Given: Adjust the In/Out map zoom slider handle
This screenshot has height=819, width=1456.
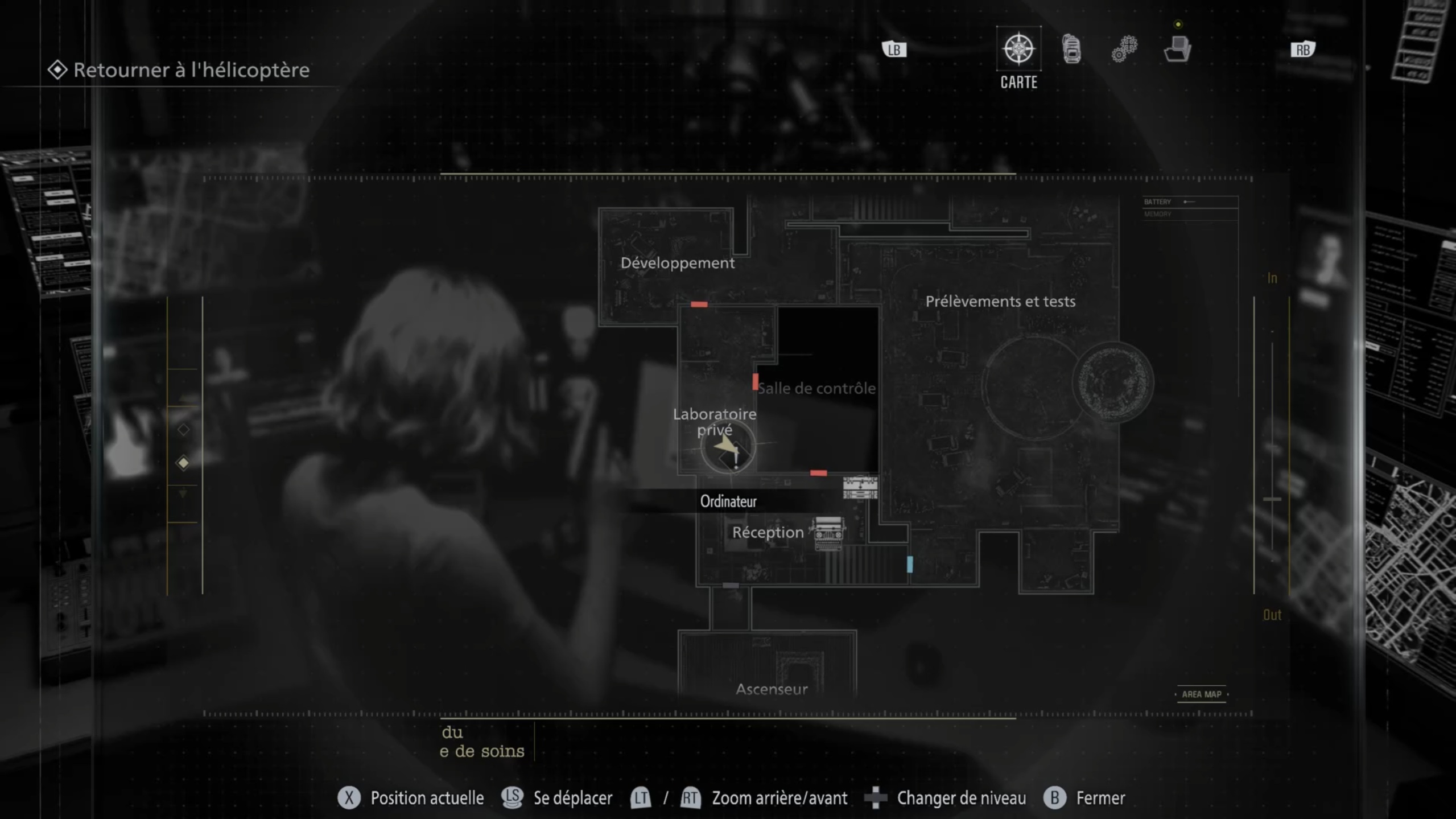Looking at the screenshot, I should 1272,499.
